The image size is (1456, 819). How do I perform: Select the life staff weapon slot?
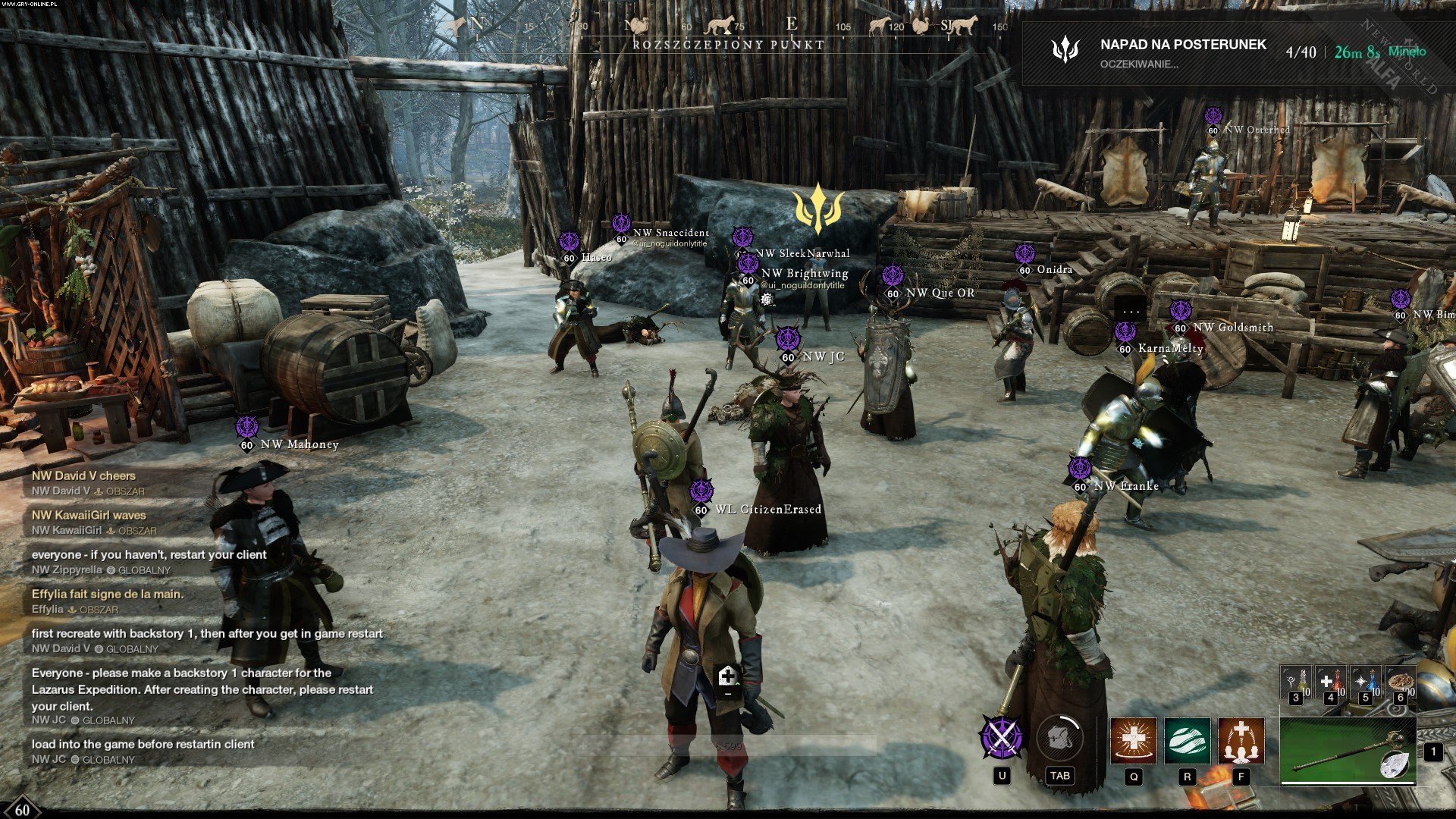1348,751
